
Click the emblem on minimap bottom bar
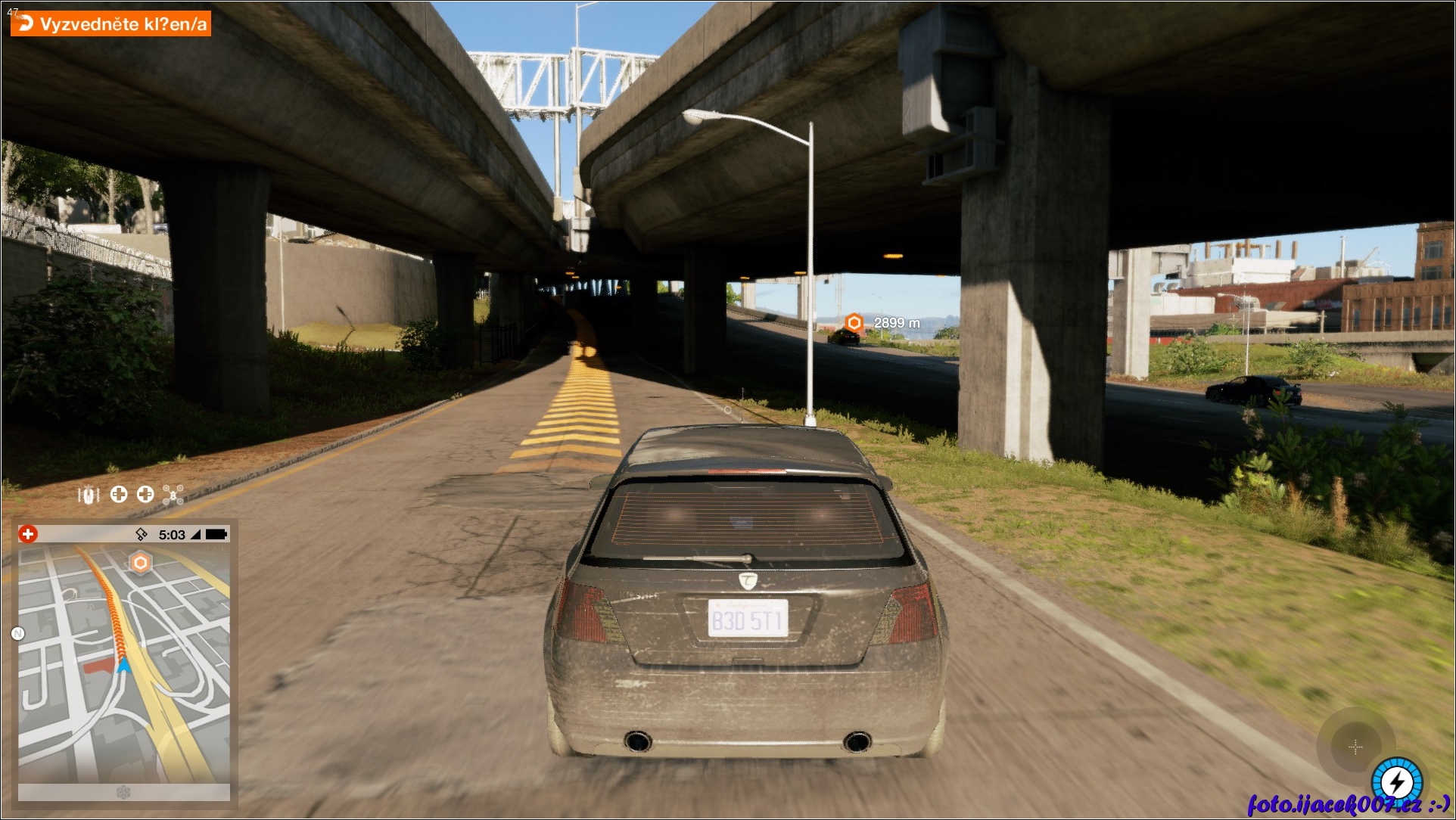click(124, 791)
